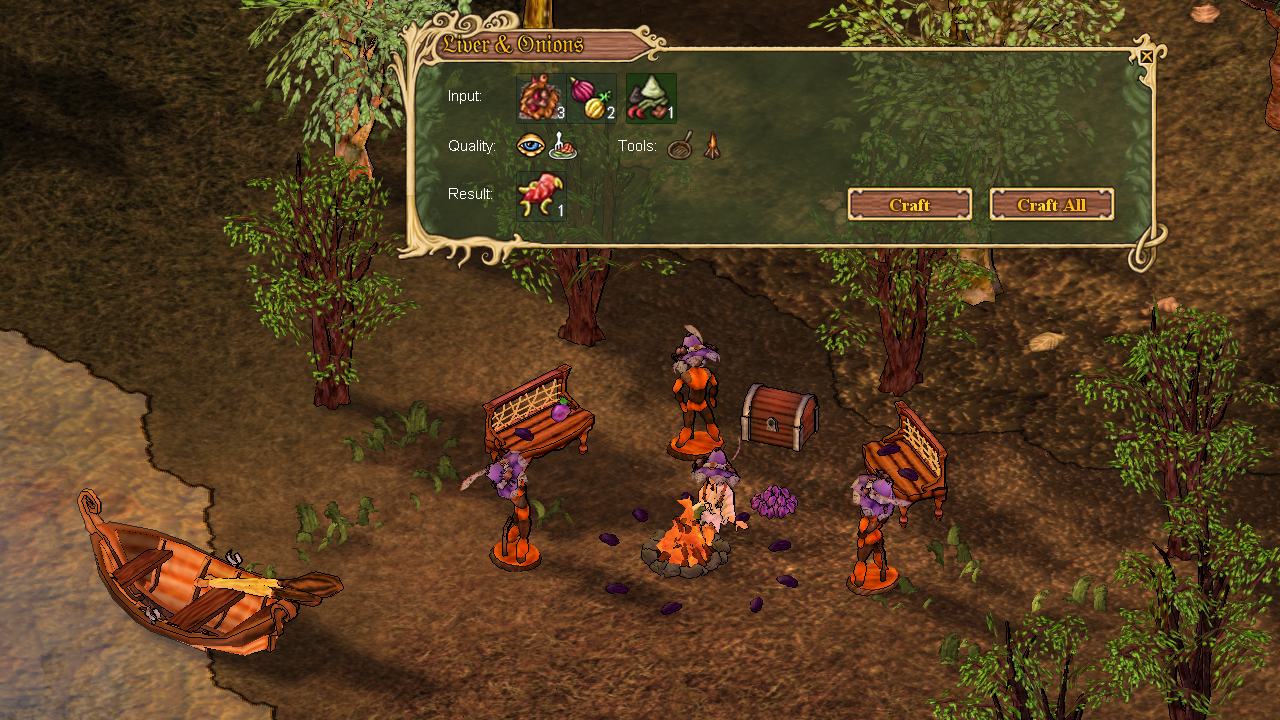Click the frying pan tool icon
Viewport: 1280px width, 720px height.
click(x=680, y=148)
